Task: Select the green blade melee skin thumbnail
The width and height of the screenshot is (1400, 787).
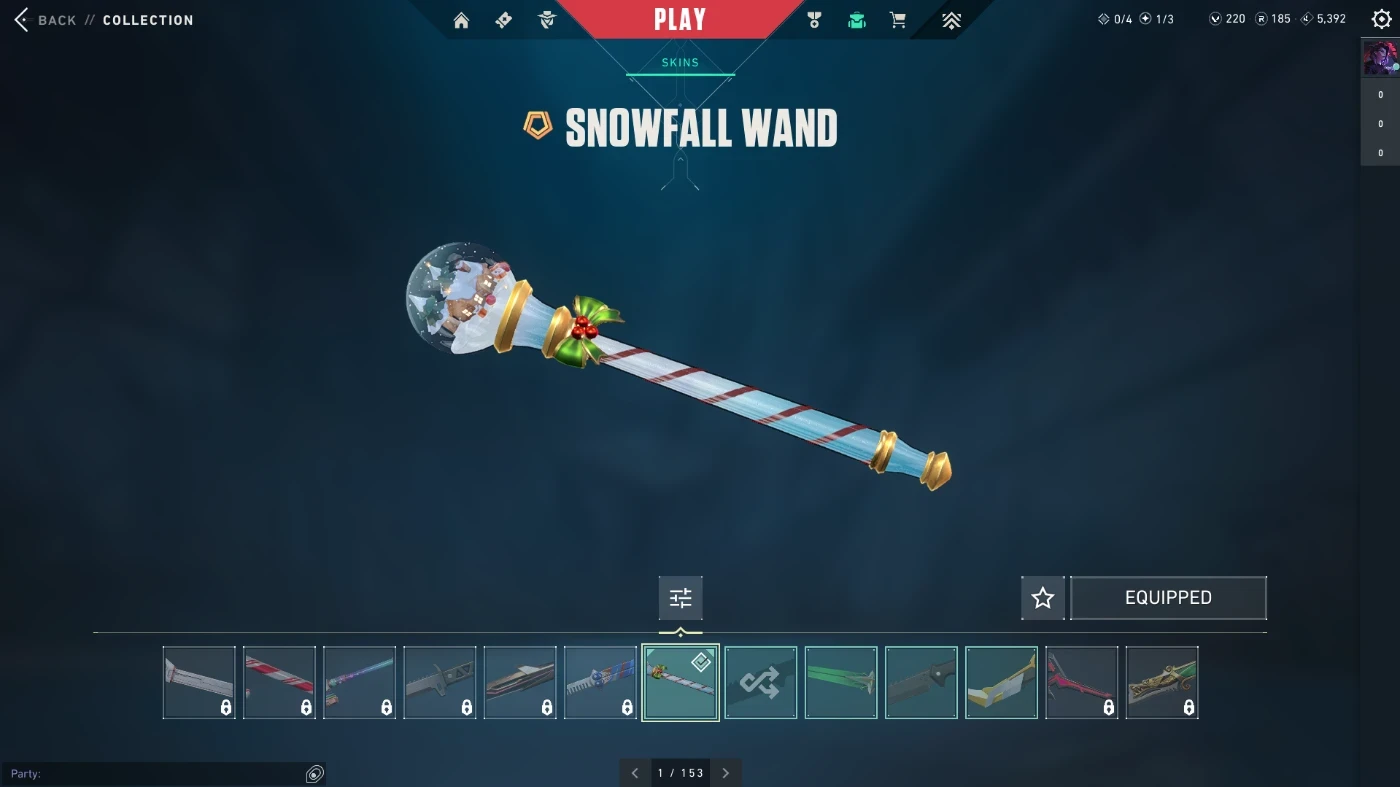Action: [x=841, y=683]
